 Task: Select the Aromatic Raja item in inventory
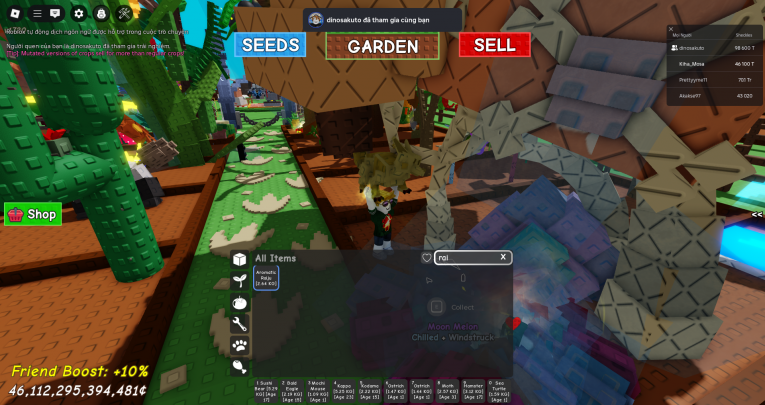(266, 278)
